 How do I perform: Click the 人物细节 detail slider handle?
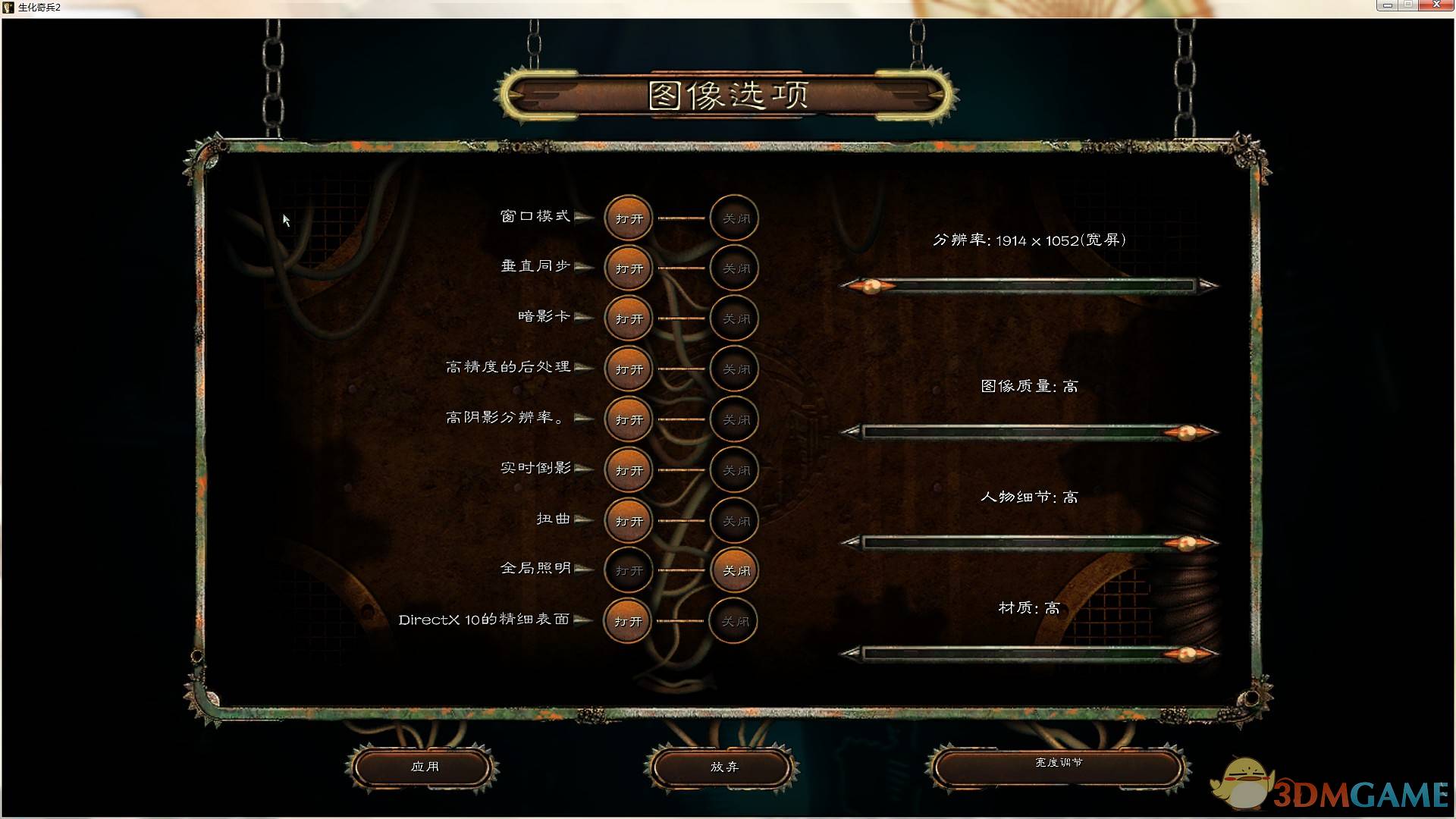point(1185,540)
